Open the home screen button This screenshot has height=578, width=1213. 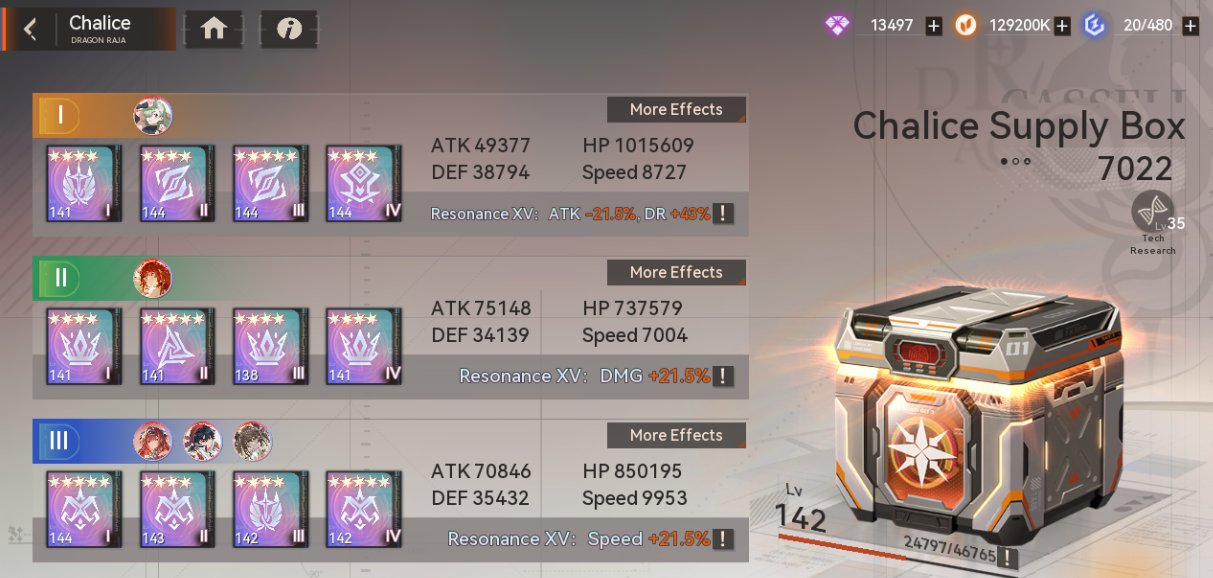pyautogui.click(x=214, y=29)
